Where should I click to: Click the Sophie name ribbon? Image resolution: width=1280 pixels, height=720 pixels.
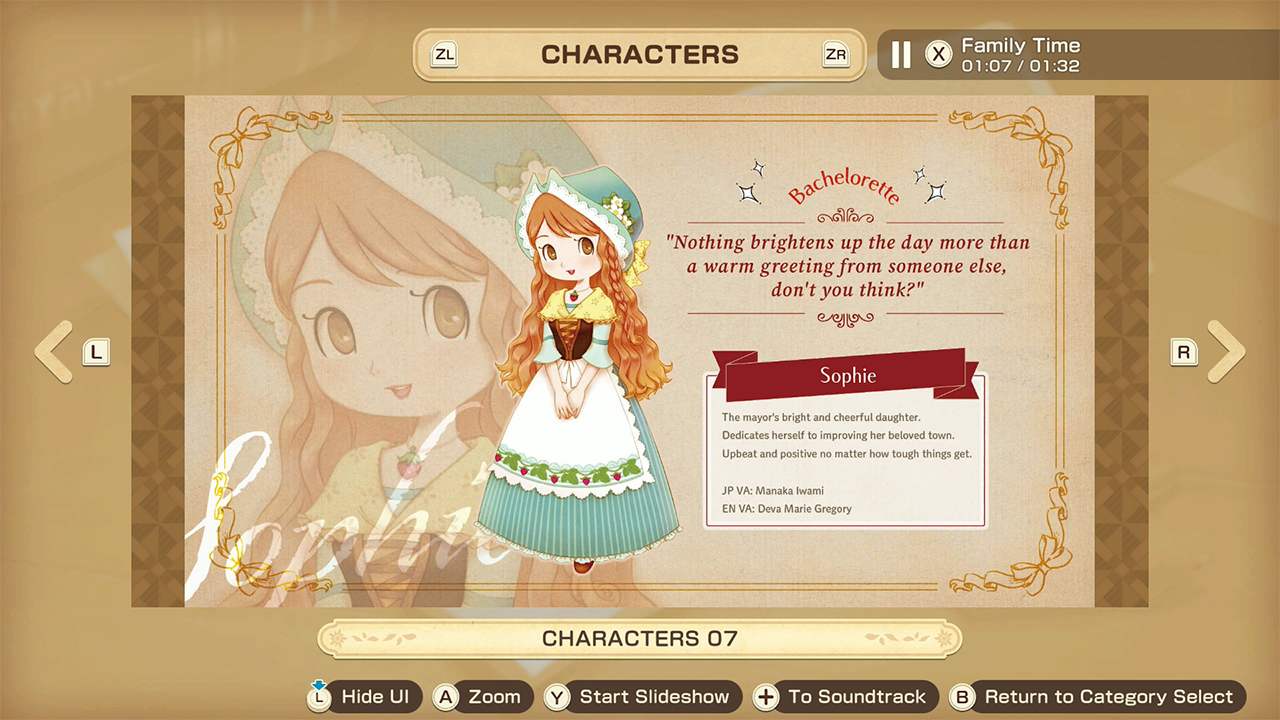point(846,376)
